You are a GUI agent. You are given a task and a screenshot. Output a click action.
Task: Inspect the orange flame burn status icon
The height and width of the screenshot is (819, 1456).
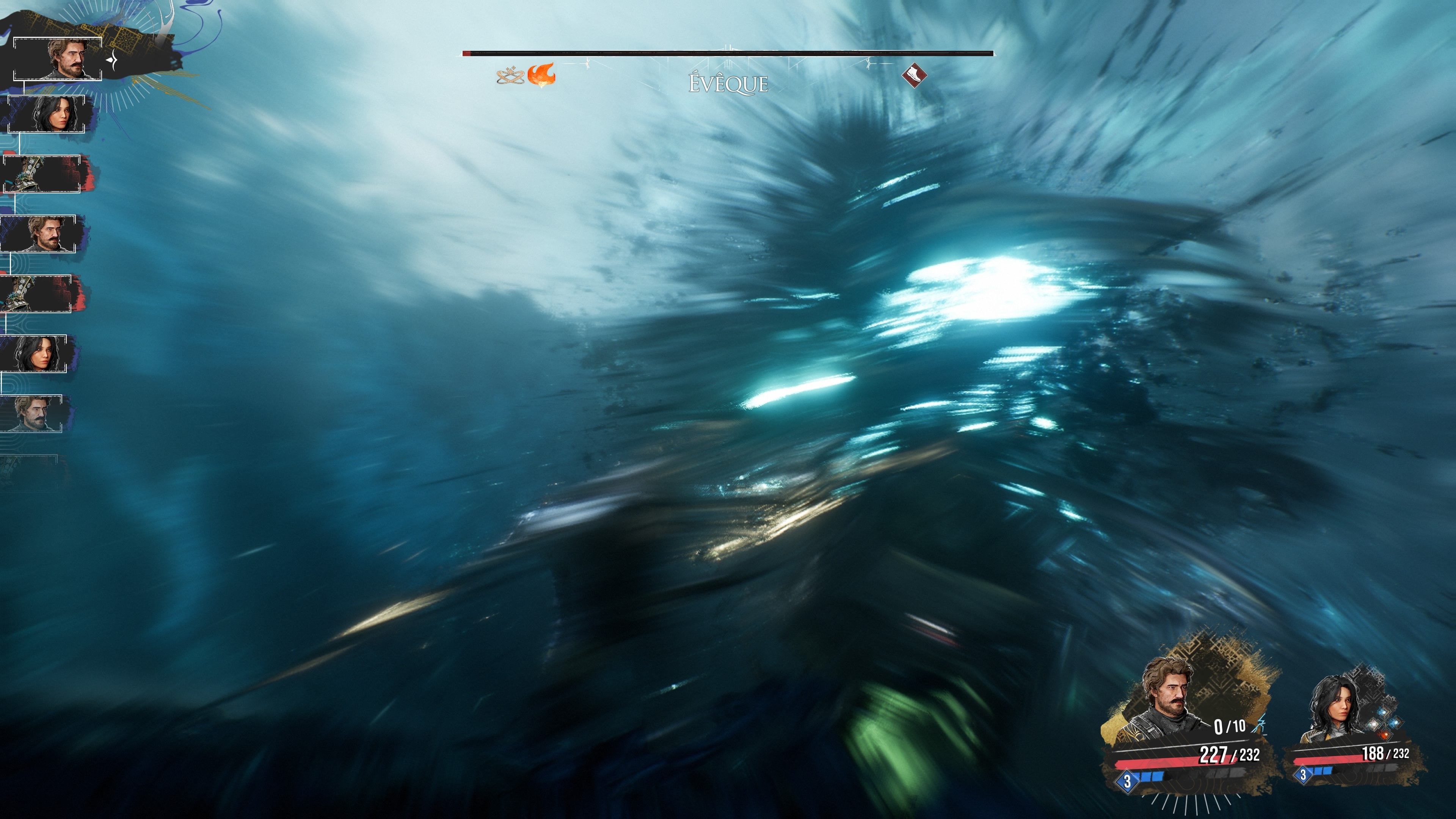coord(541,75)
